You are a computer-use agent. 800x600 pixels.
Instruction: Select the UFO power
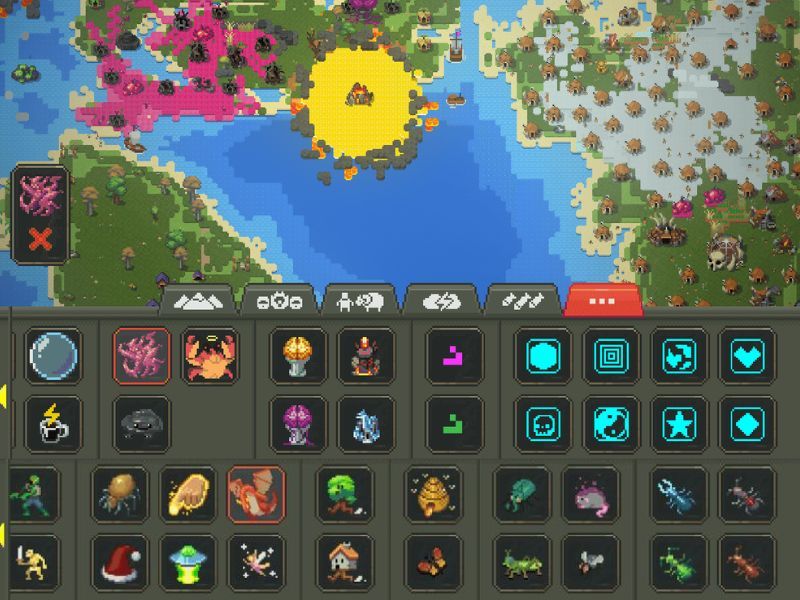pos(188,562)
